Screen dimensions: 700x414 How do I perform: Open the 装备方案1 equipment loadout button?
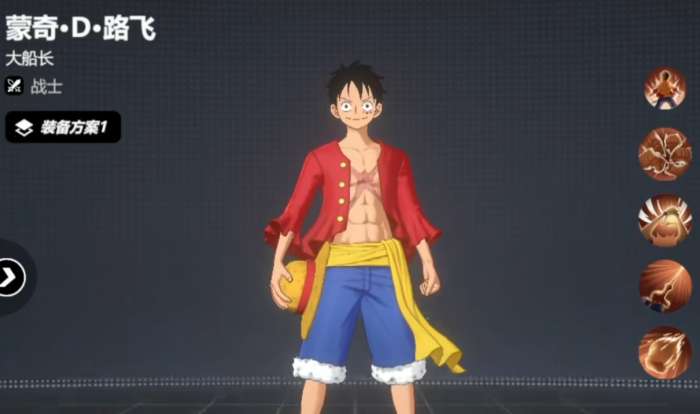point(63,127)
